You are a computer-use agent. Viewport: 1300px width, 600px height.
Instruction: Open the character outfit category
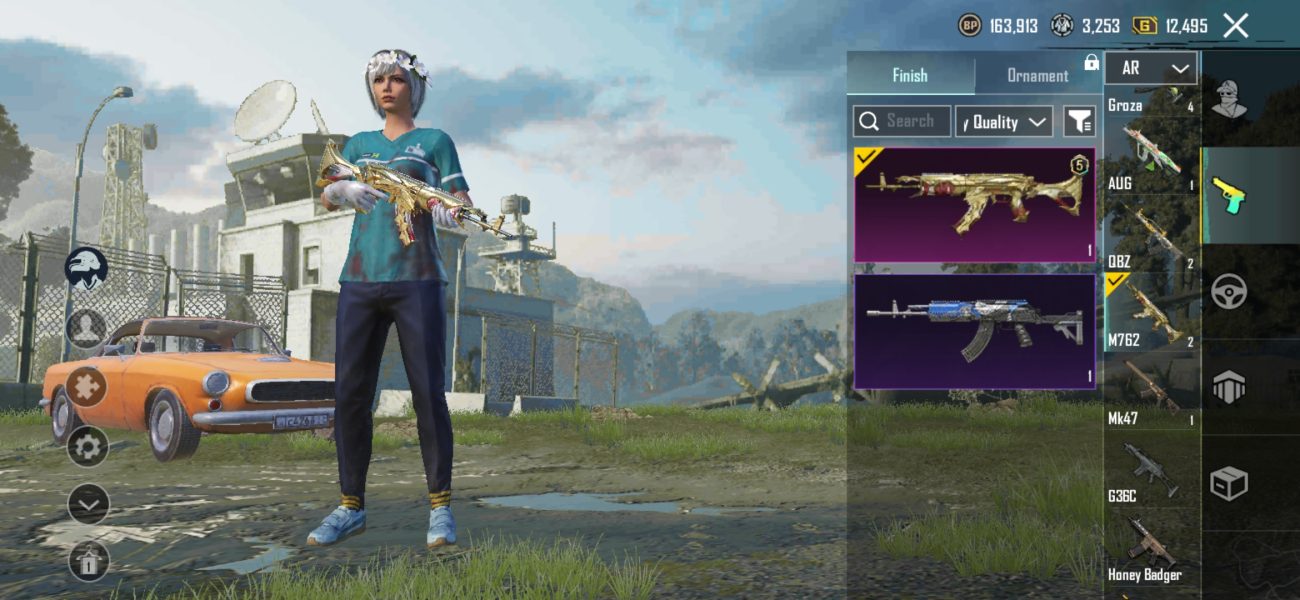[x=1229, y=98]
